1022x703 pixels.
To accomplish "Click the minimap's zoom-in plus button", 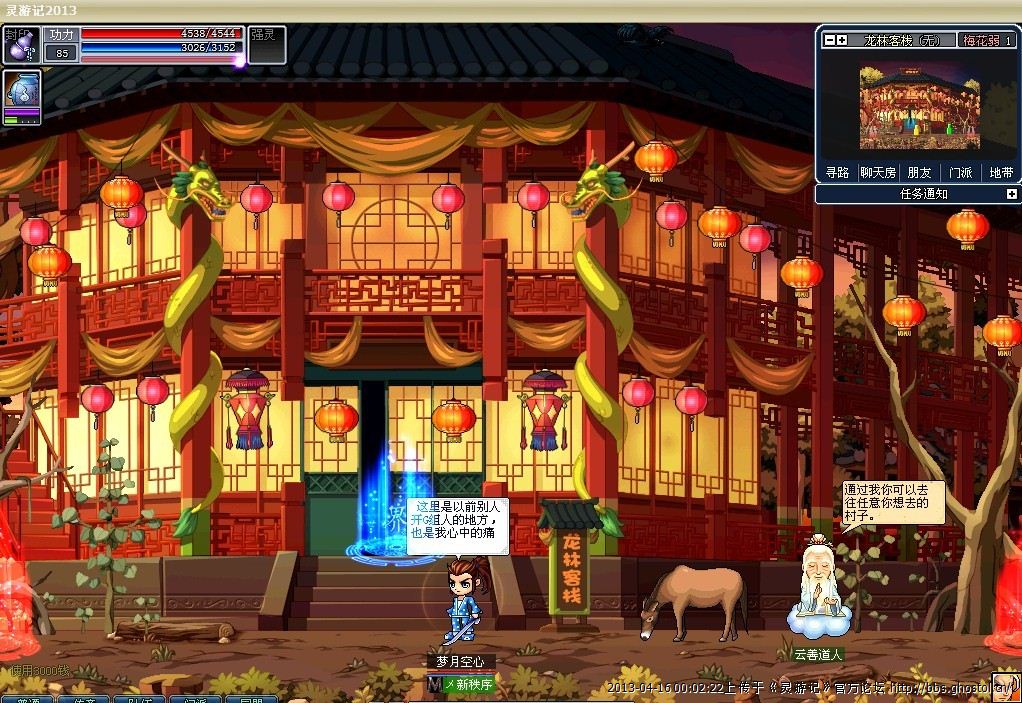I will tap(842, 40).
